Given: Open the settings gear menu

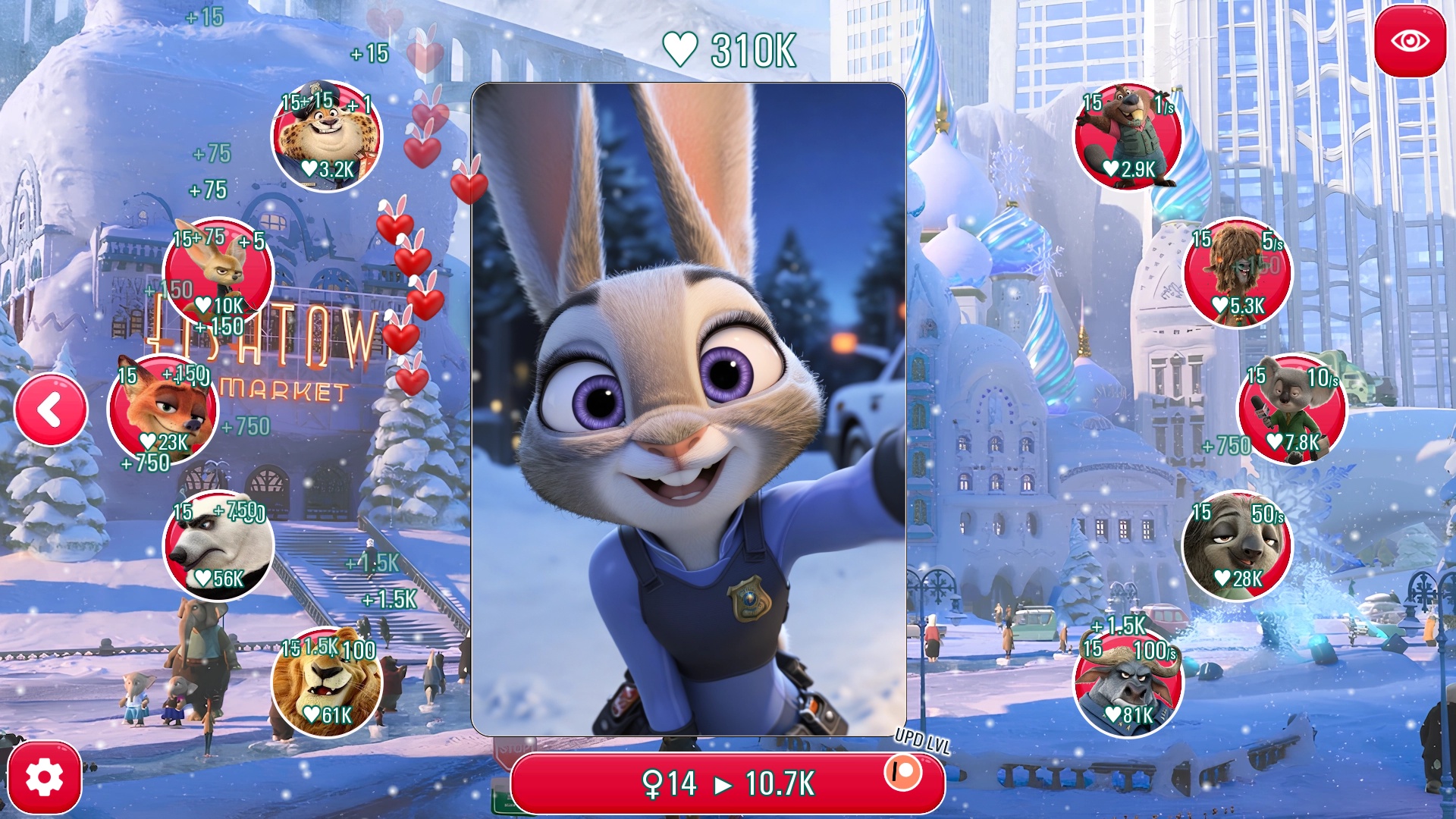Looking at the screenshot, I should click(x=43, y=775).
